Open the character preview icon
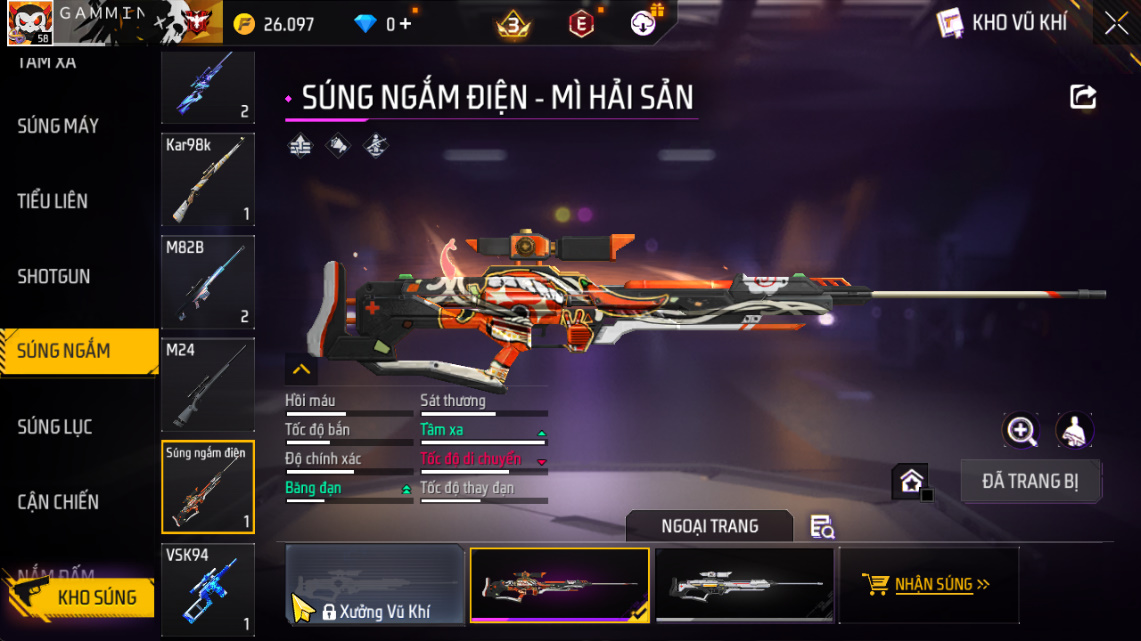 (x=1074, y=431)
